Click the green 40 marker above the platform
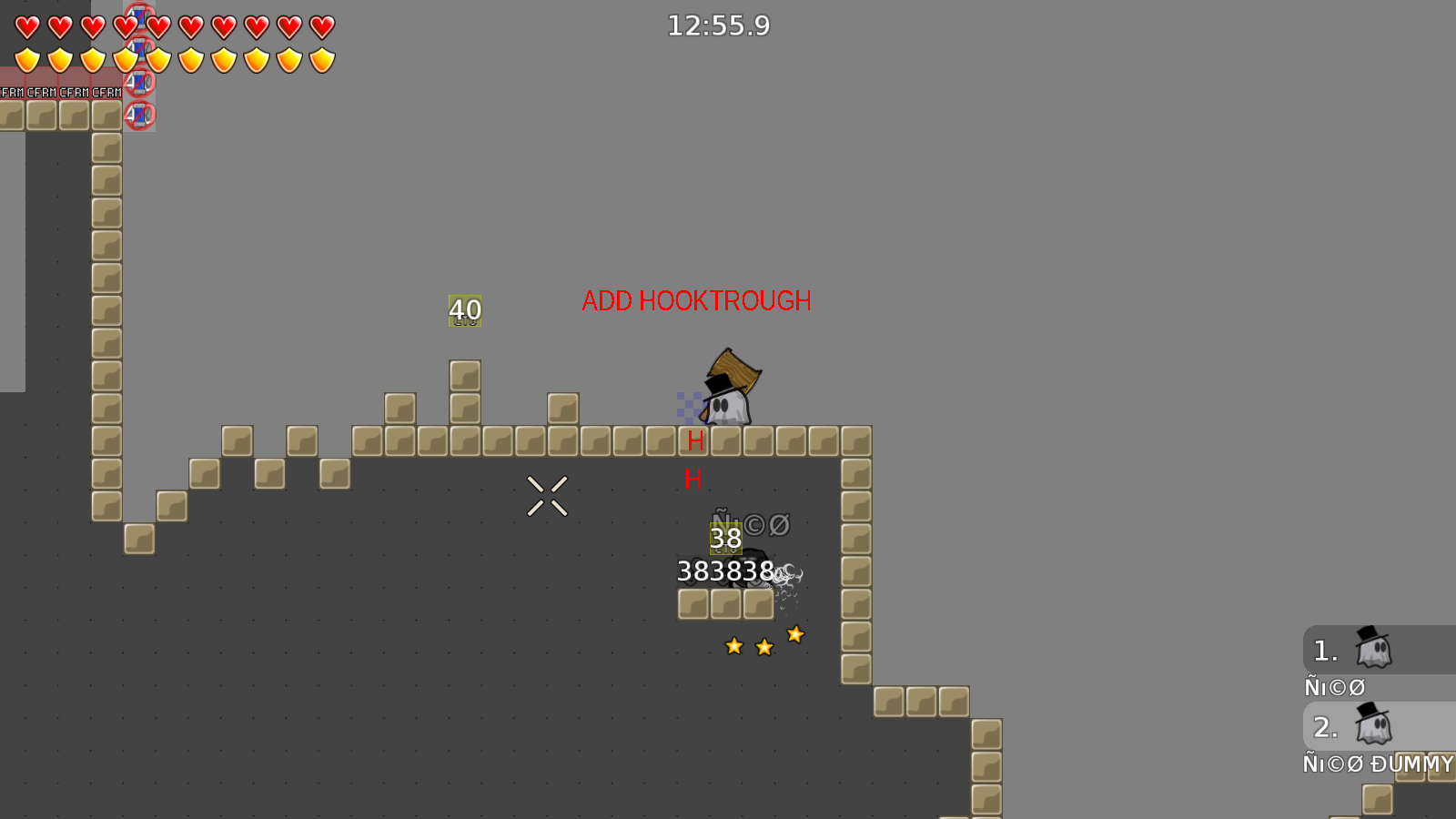Screen dimensions: 1456x819 465,310
